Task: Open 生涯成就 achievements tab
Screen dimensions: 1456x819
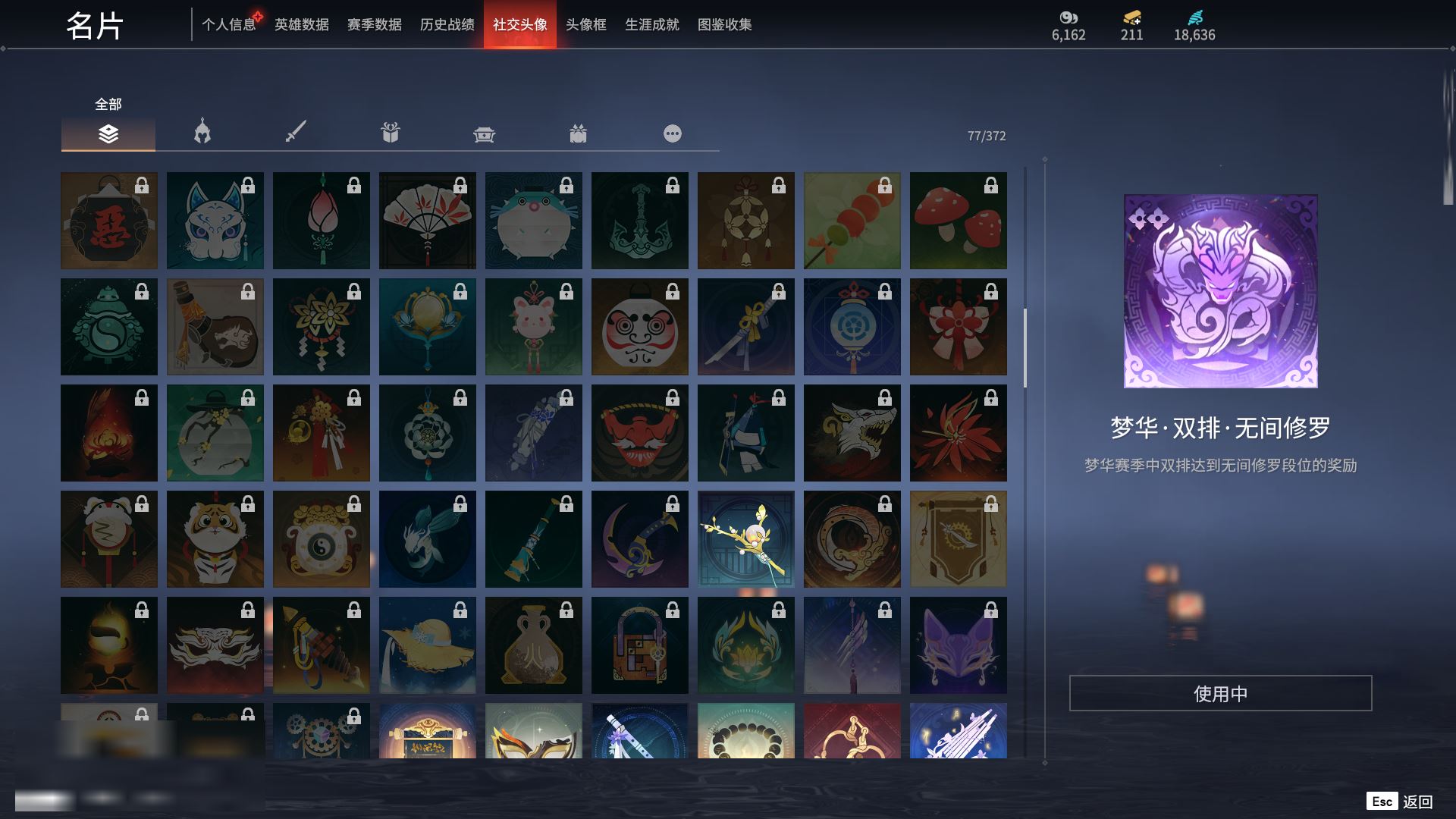Action: point(652,25)
